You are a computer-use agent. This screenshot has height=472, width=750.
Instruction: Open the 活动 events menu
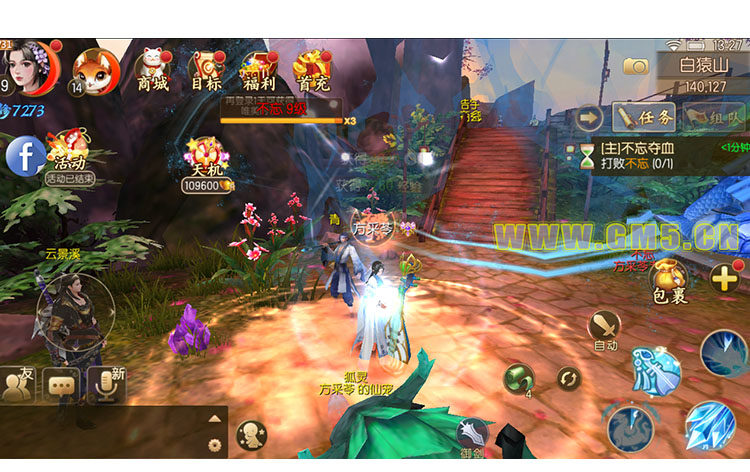[x=68, y=152]
